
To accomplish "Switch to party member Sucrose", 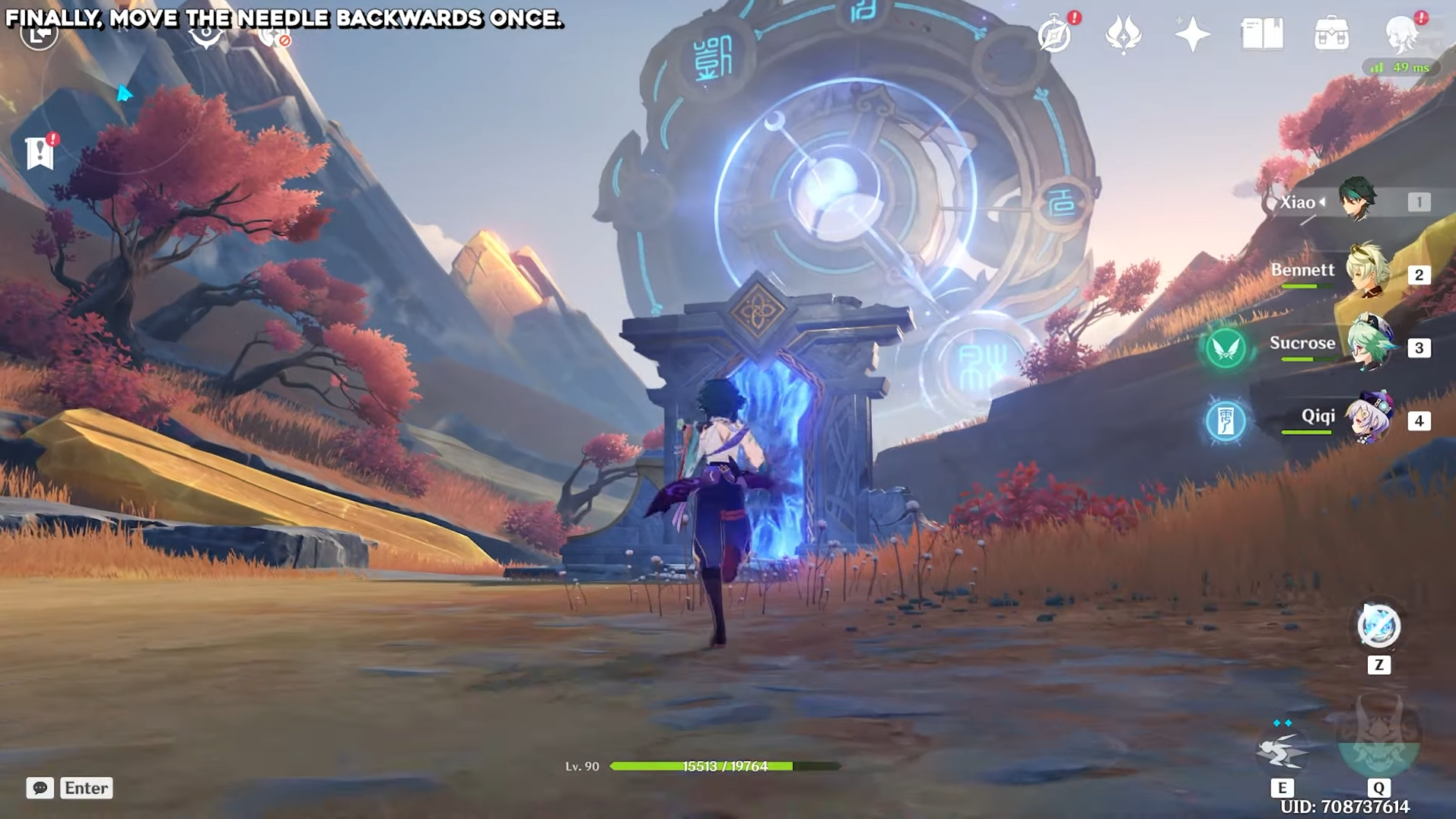I will [x=1369, y=345].
